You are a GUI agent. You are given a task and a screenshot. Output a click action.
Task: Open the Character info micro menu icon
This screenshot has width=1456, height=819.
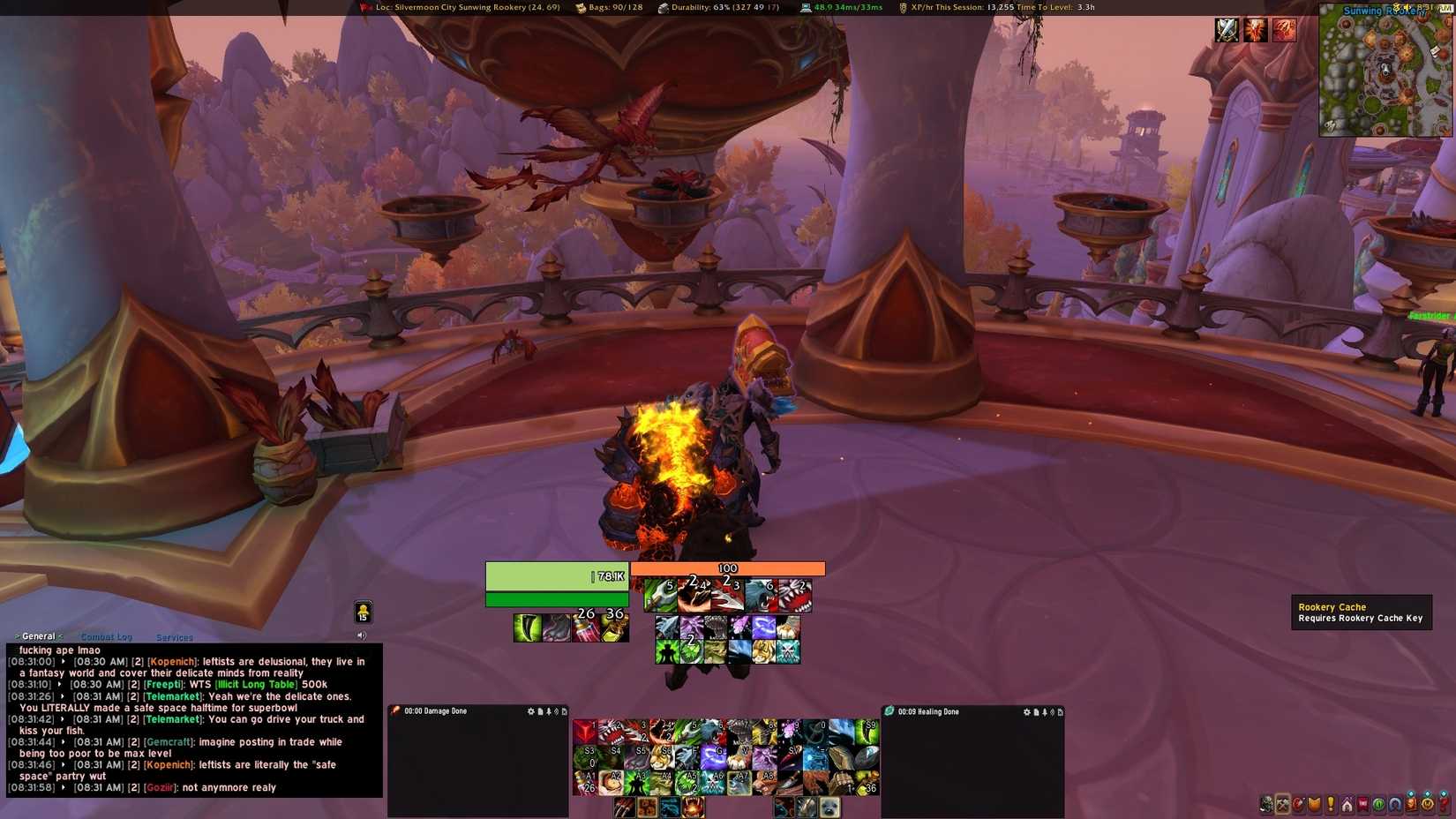click(x=1266, y=803)
